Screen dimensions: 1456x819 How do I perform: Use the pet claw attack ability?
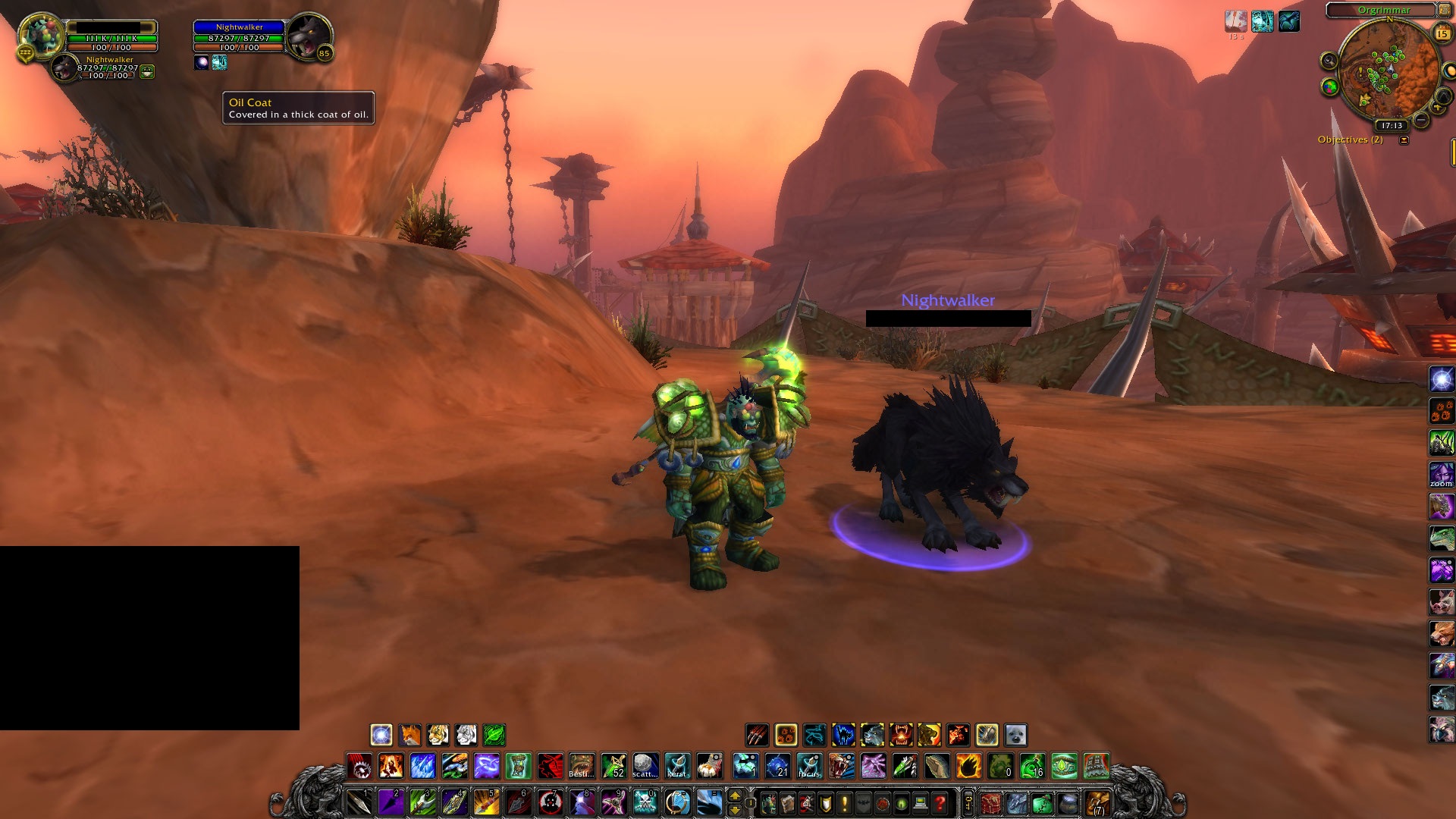click(757, 734)
